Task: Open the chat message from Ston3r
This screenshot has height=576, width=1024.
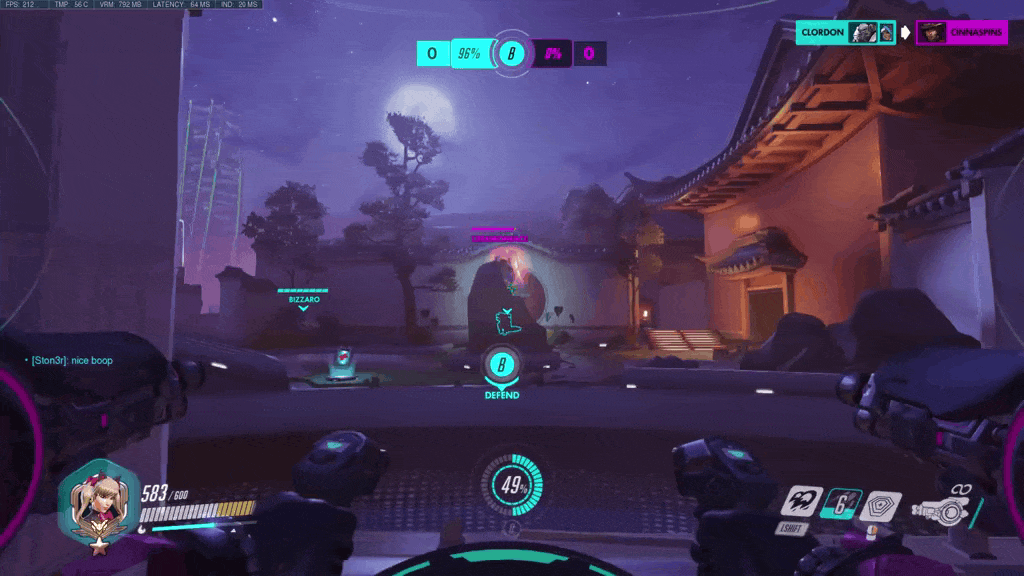Action: 72,360
